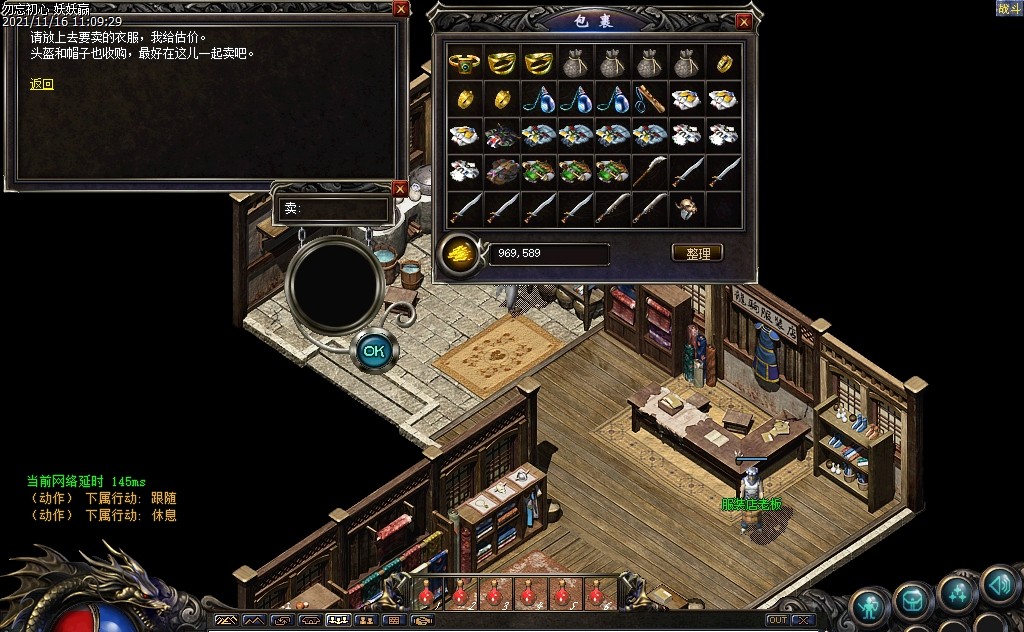Open the handshake trade button

point(422,621)
